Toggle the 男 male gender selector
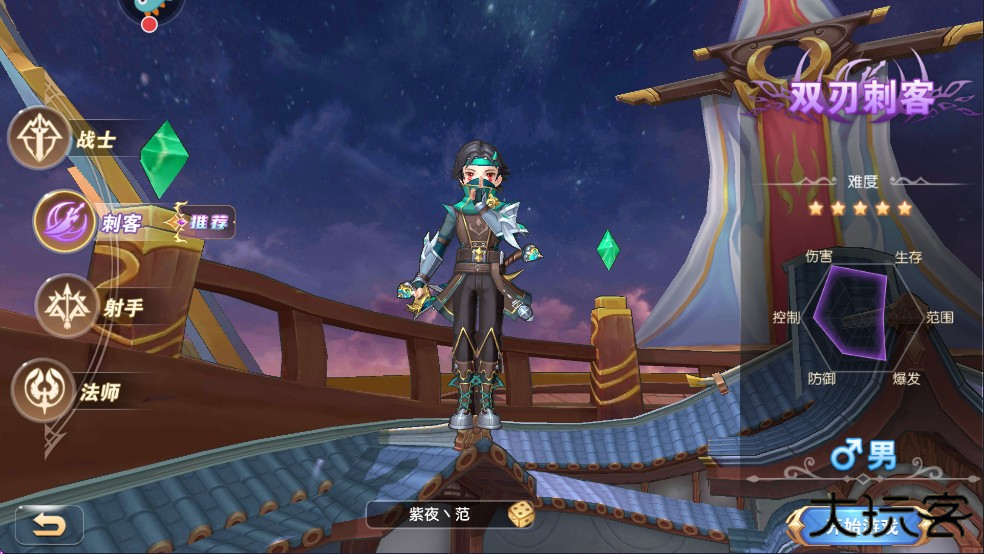984x554 pixels. 865,458
